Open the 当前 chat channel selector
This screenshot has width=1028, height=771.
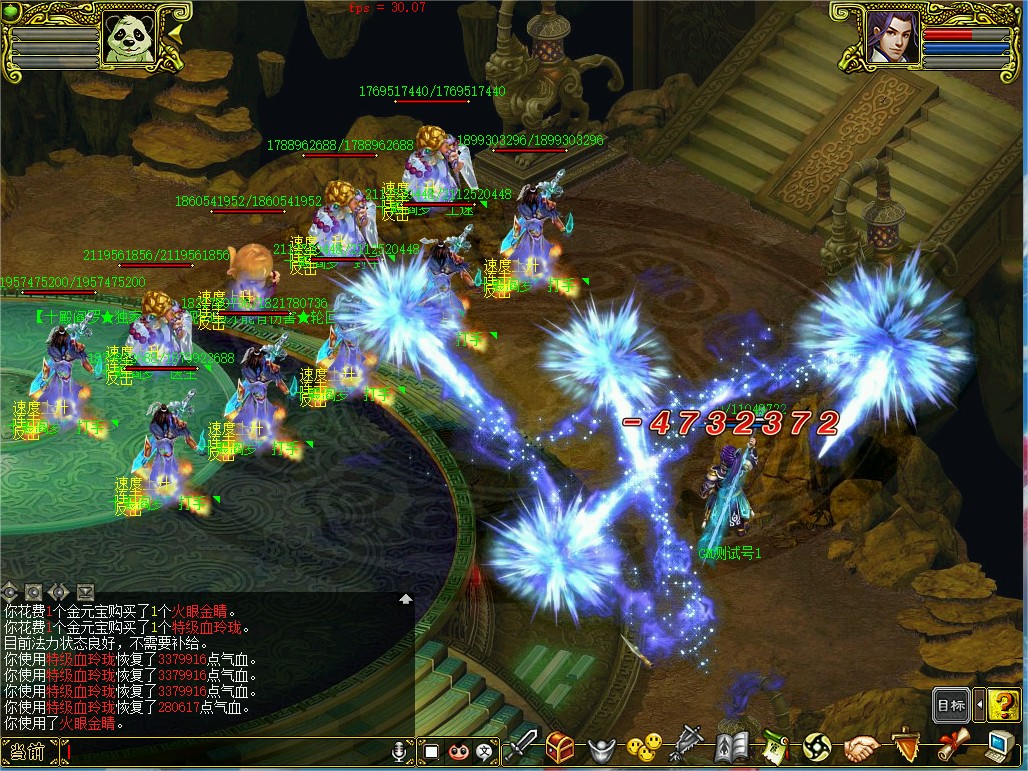tap(28, 751)
